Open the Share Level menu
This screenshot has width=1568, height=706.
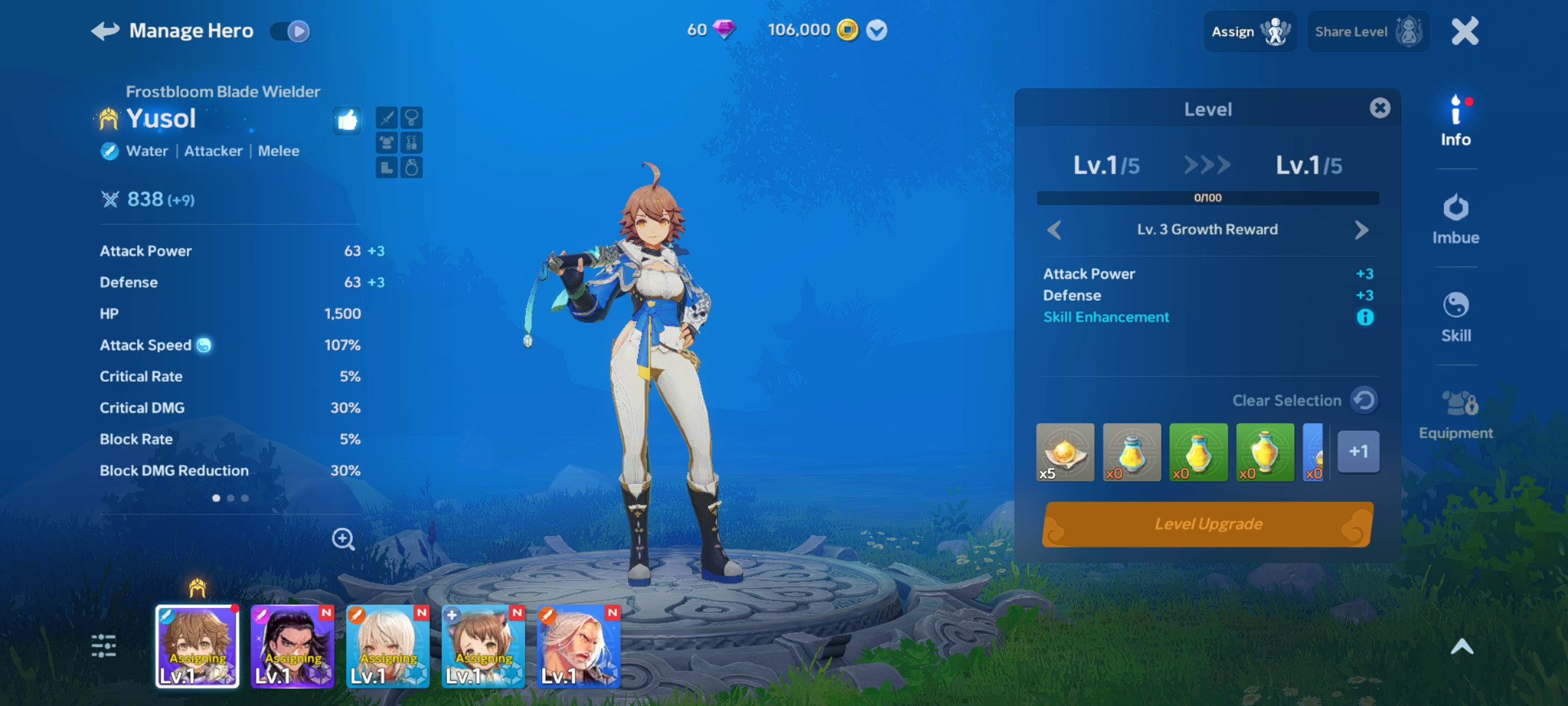click(x=1367, y=31)
